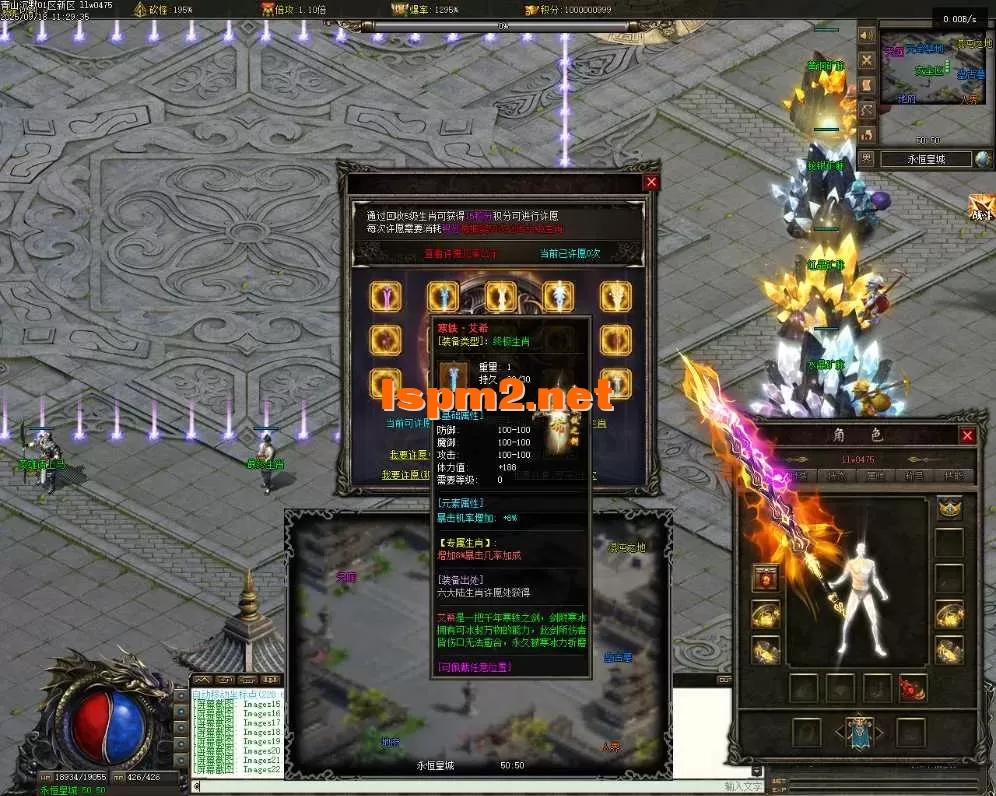Close the 角色 character panel
The width and height of the screenshot is (996, 796).
point(967,436)
